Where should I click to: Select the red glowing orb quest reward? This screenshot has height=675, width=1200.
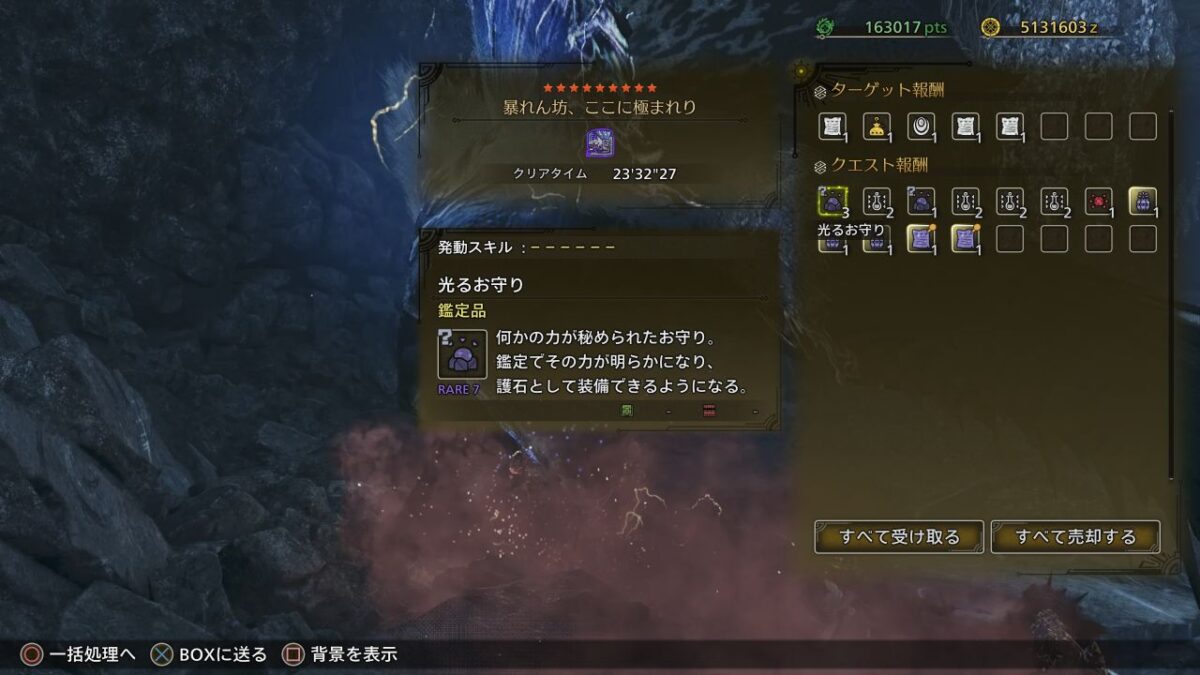tap(1098, 202)
